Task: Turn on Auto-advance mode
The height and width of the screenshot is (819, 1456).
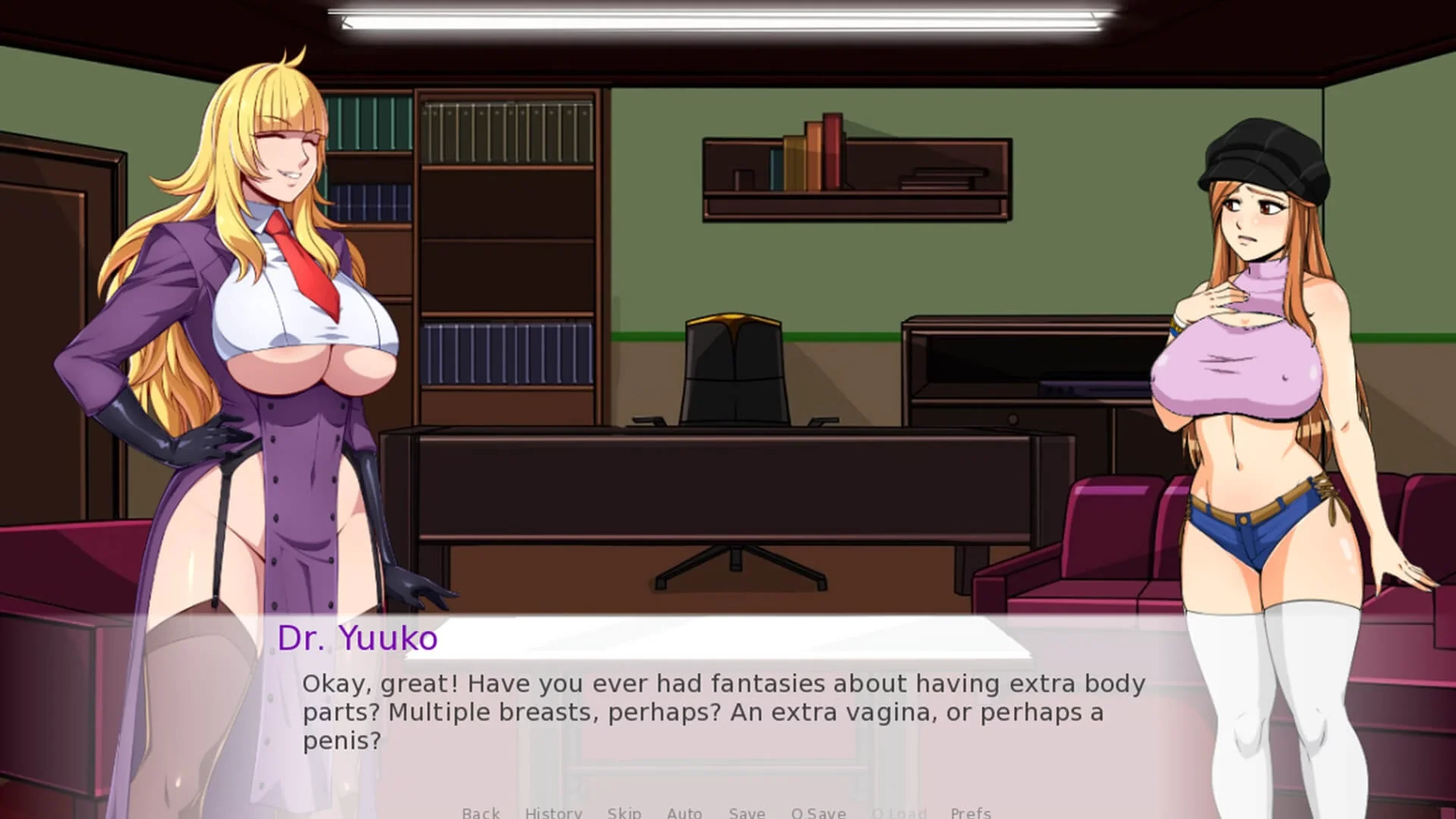Action: pos(684,812)
